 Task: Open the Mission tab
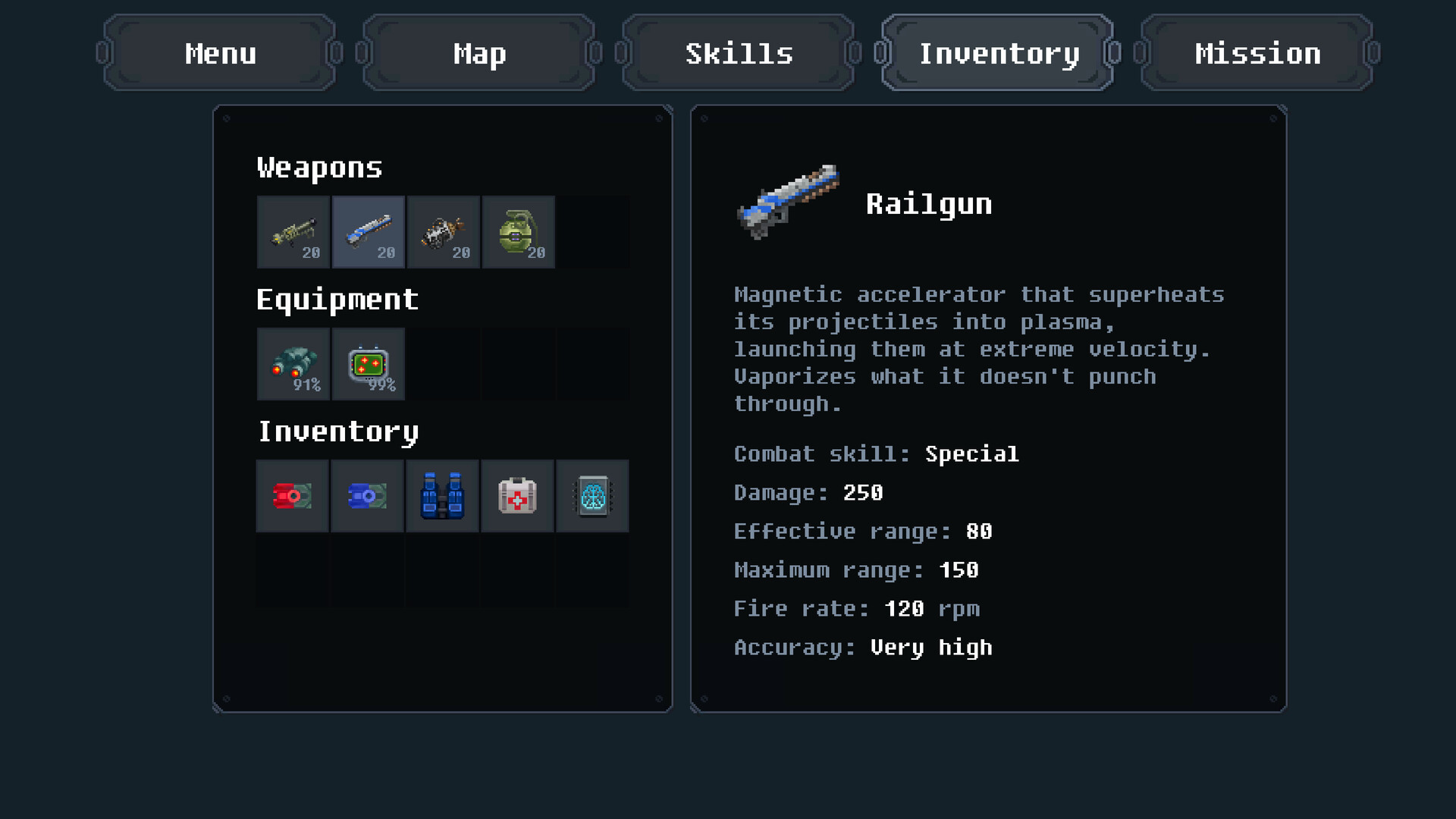point(1257,53)
